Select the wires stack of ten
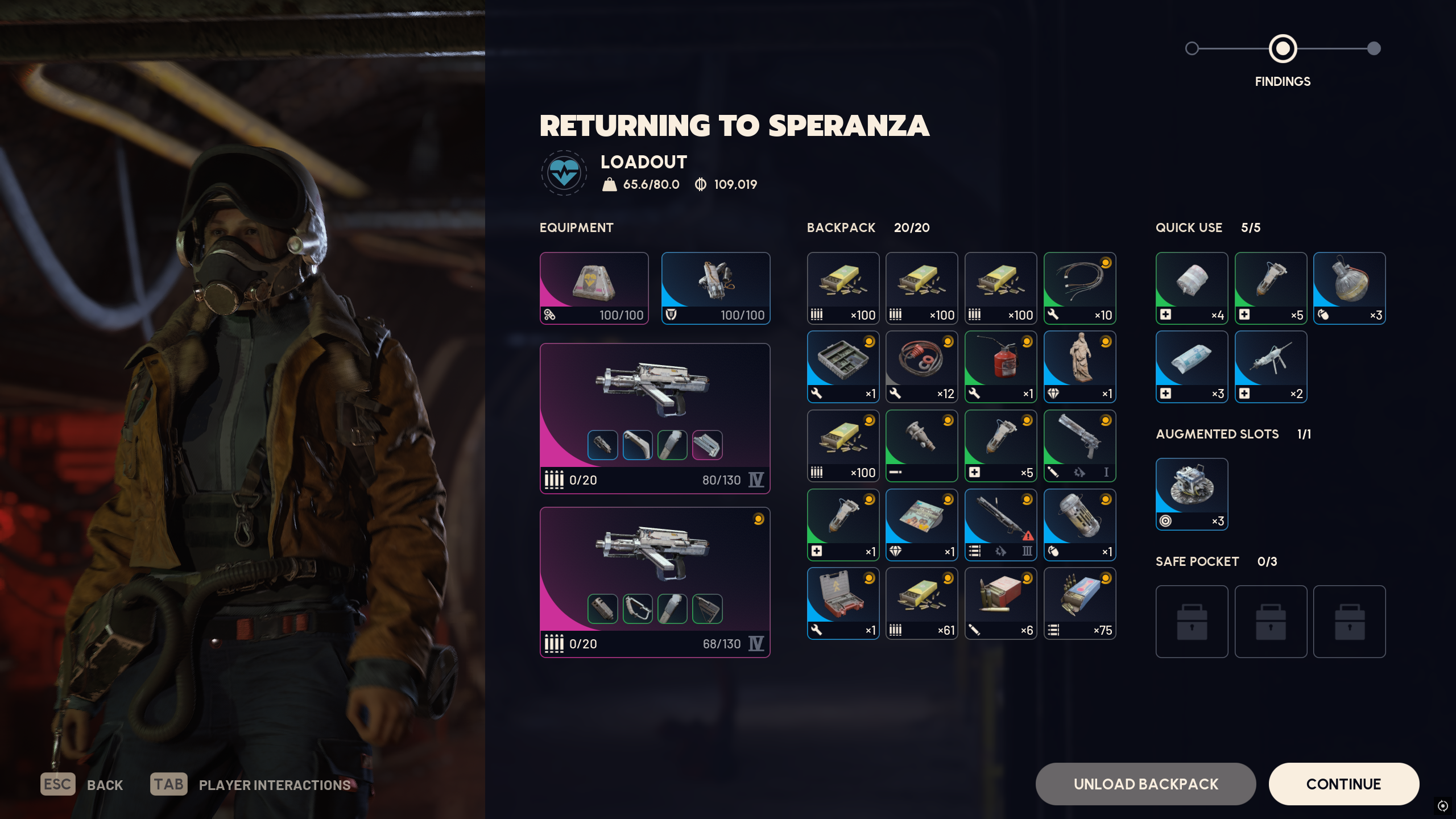 pyautogui.click(x=1079, y=288)
